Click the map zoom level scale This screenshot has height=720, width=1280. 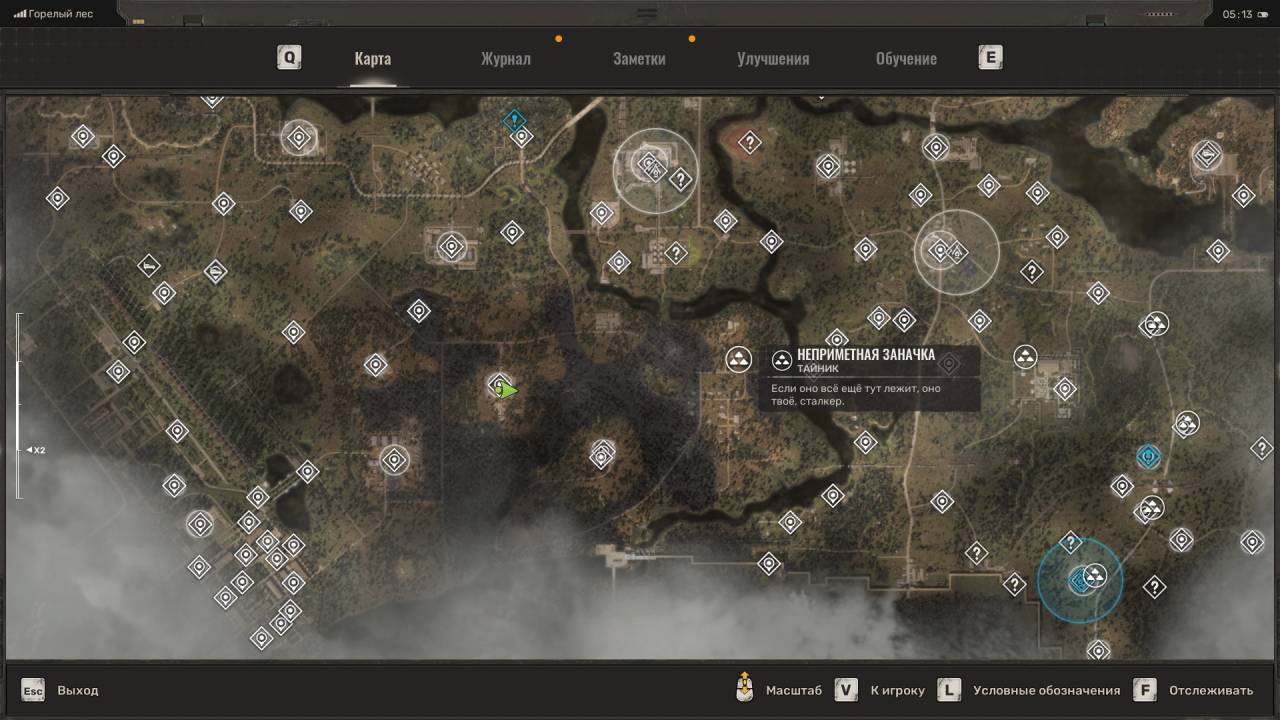point(18,405)
